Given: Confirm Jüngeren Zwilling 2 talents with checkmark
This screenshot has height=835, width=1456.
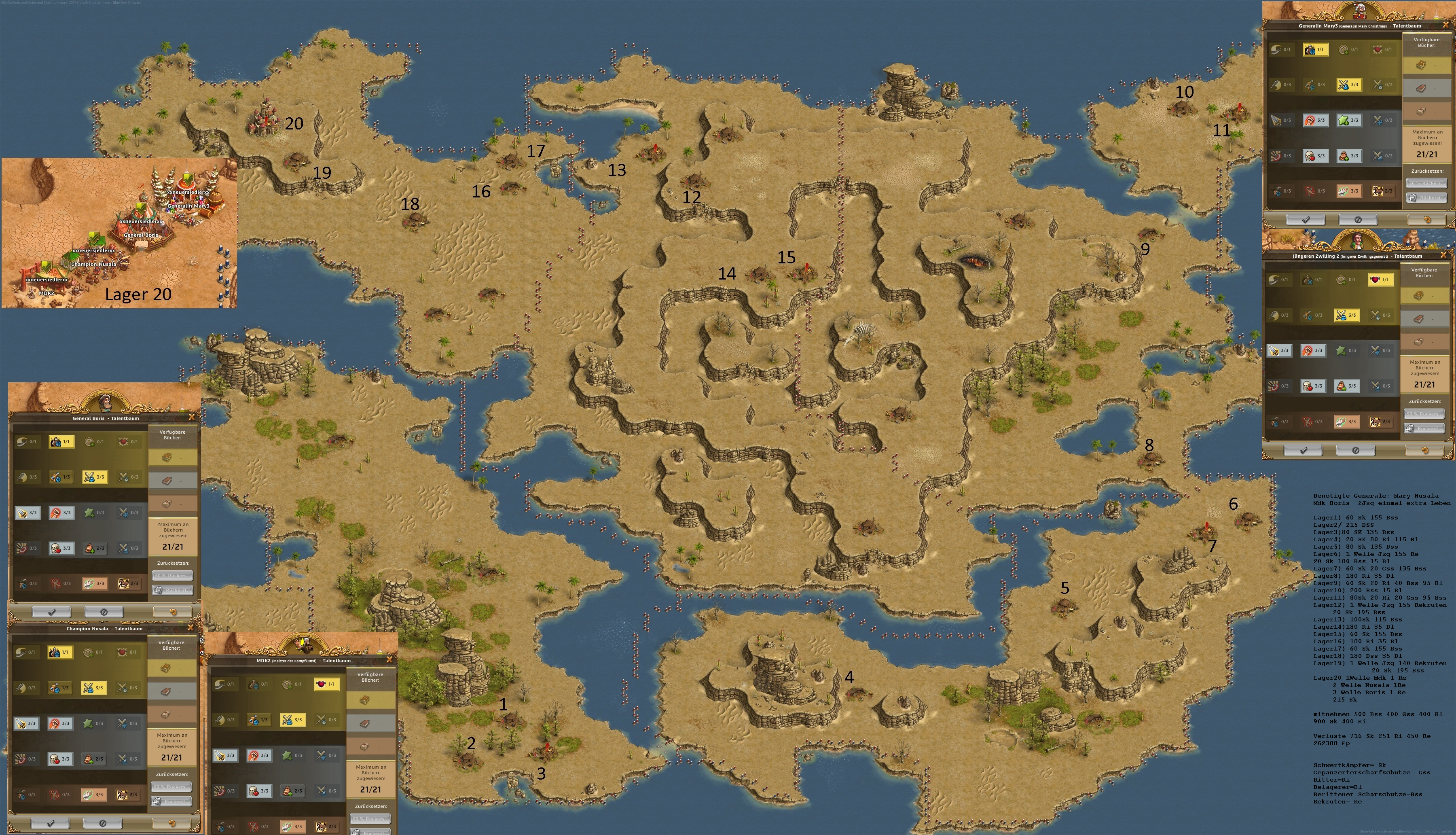Looking at the screenshot, I should (x=1303, y=450).
